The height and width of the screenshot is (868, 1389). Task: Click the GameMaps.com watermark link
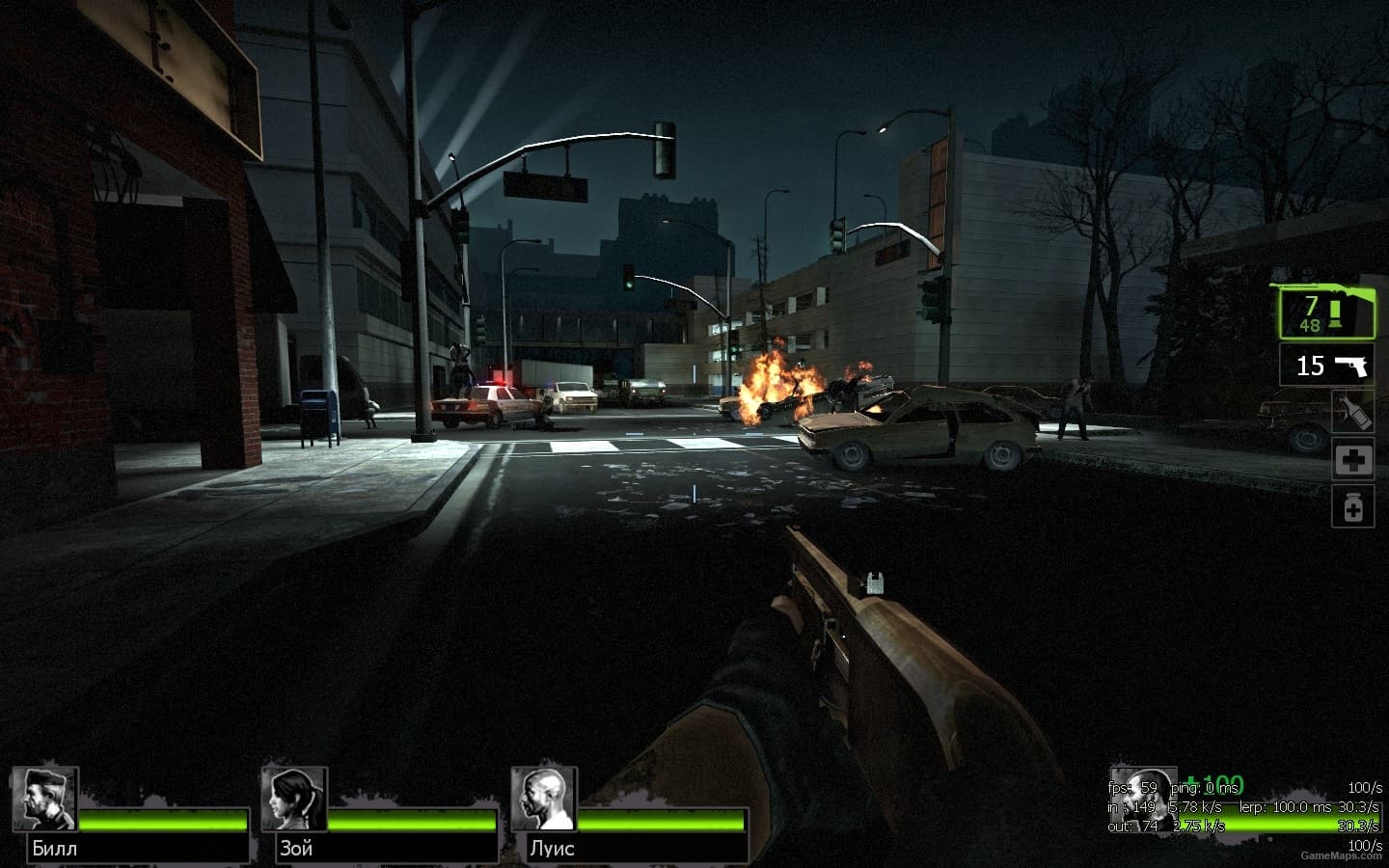[x=1342, y=856]
